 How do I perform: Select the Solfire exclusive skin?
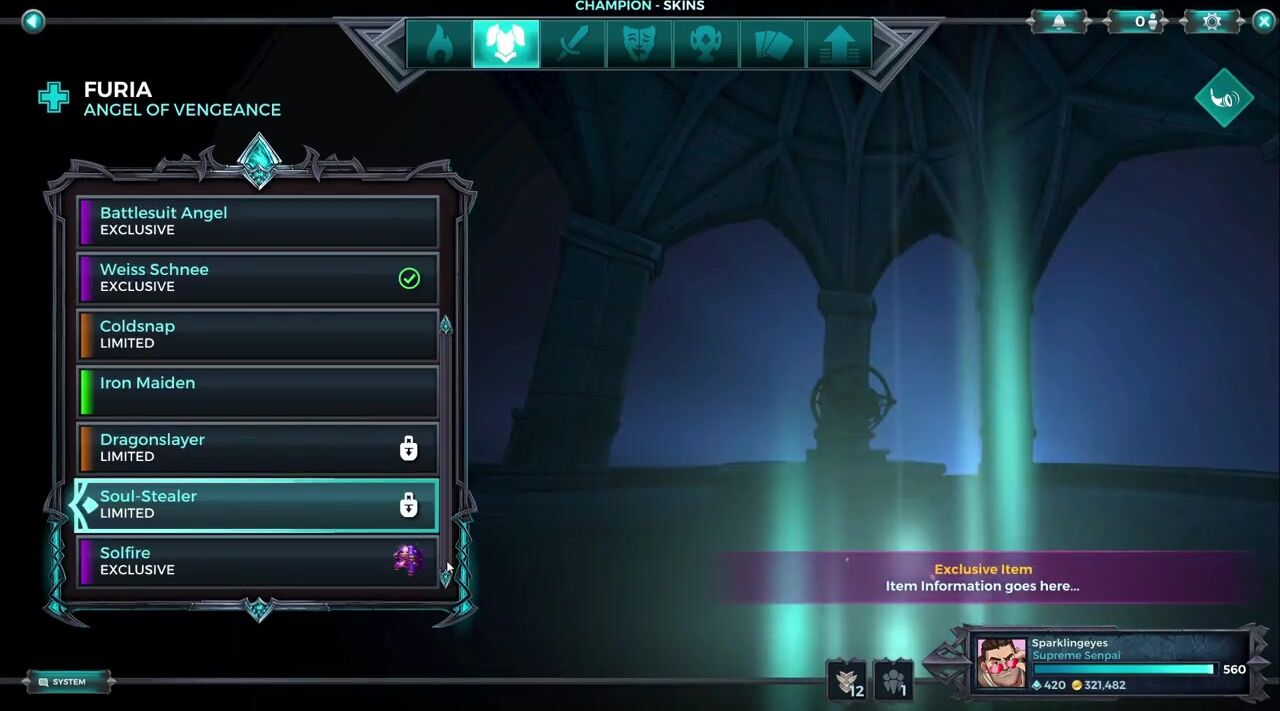coord(258,561)
